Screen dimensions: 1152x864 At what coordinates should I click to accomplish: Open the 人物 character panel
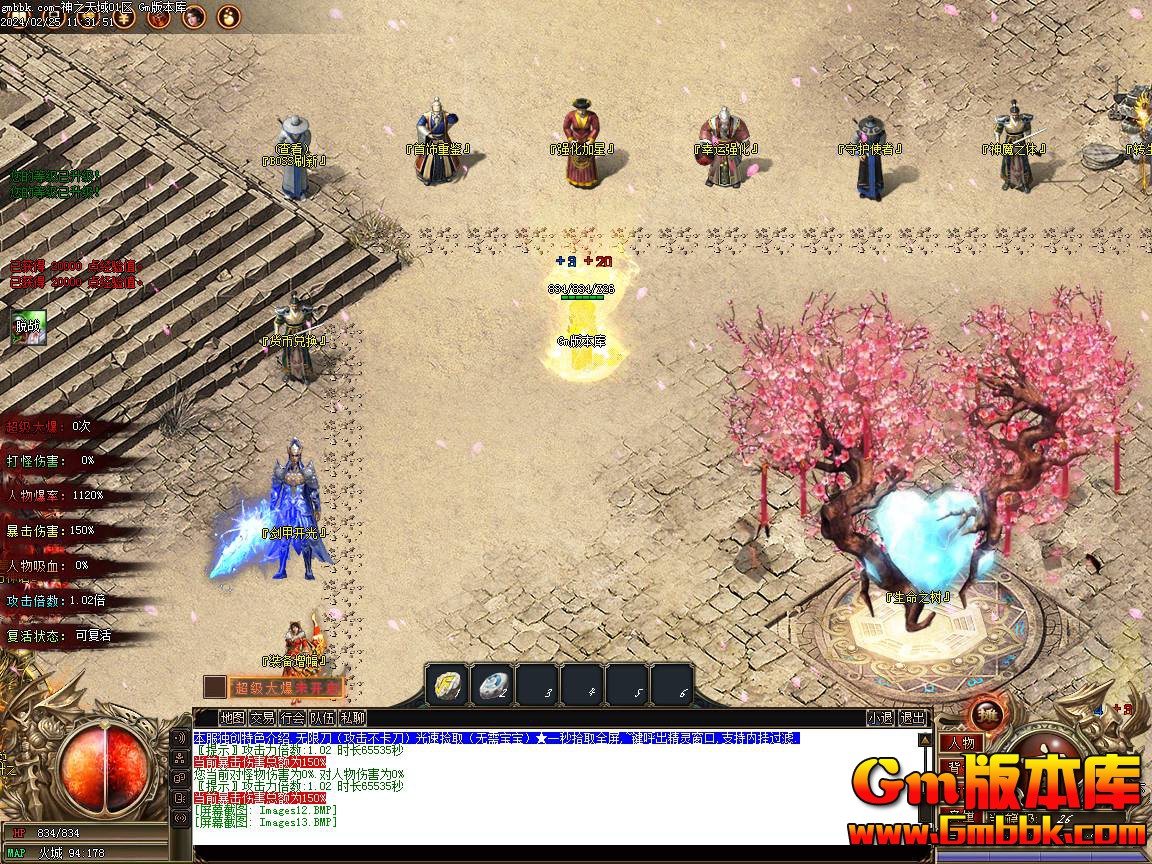[962, 743]
